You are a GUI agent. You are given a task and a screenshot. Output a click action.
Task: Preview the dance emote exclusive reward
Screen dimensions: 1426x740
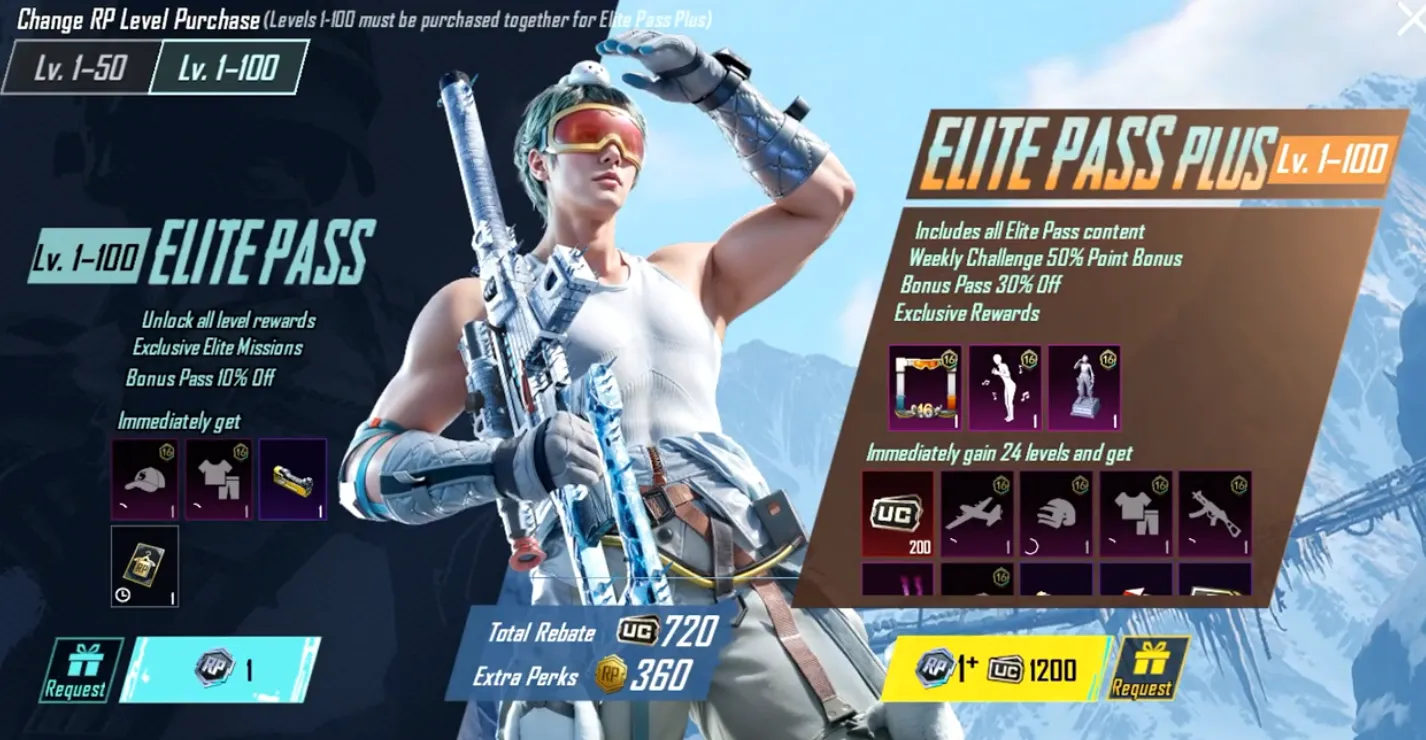coord(1005,388)
